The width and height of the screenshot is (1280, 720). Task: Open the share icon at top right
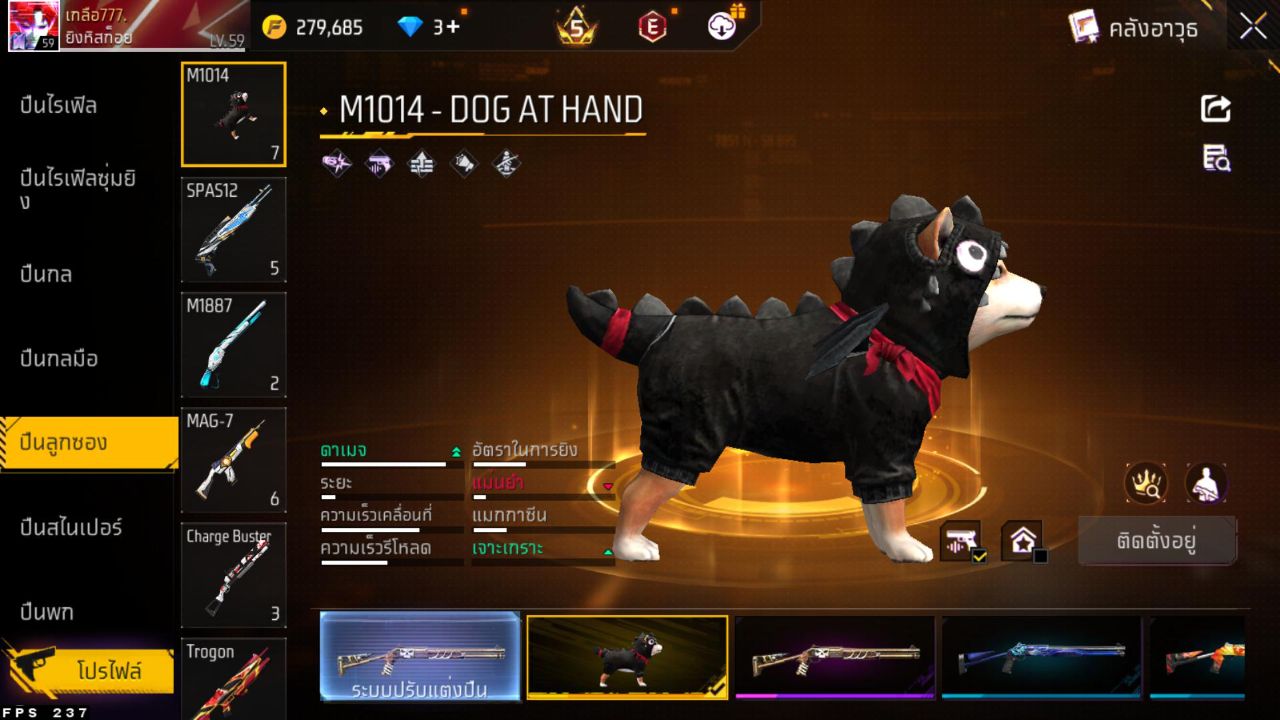click(x=1214, y=110)
